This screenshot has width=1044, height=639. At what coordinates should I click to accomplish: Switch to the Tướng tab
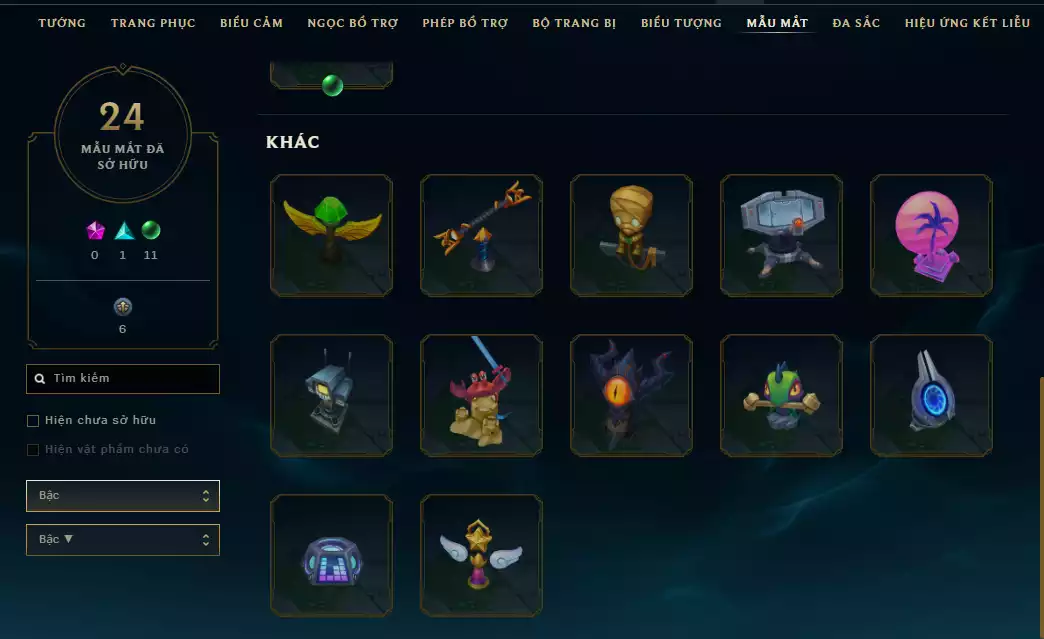click(x=62, y=23)
